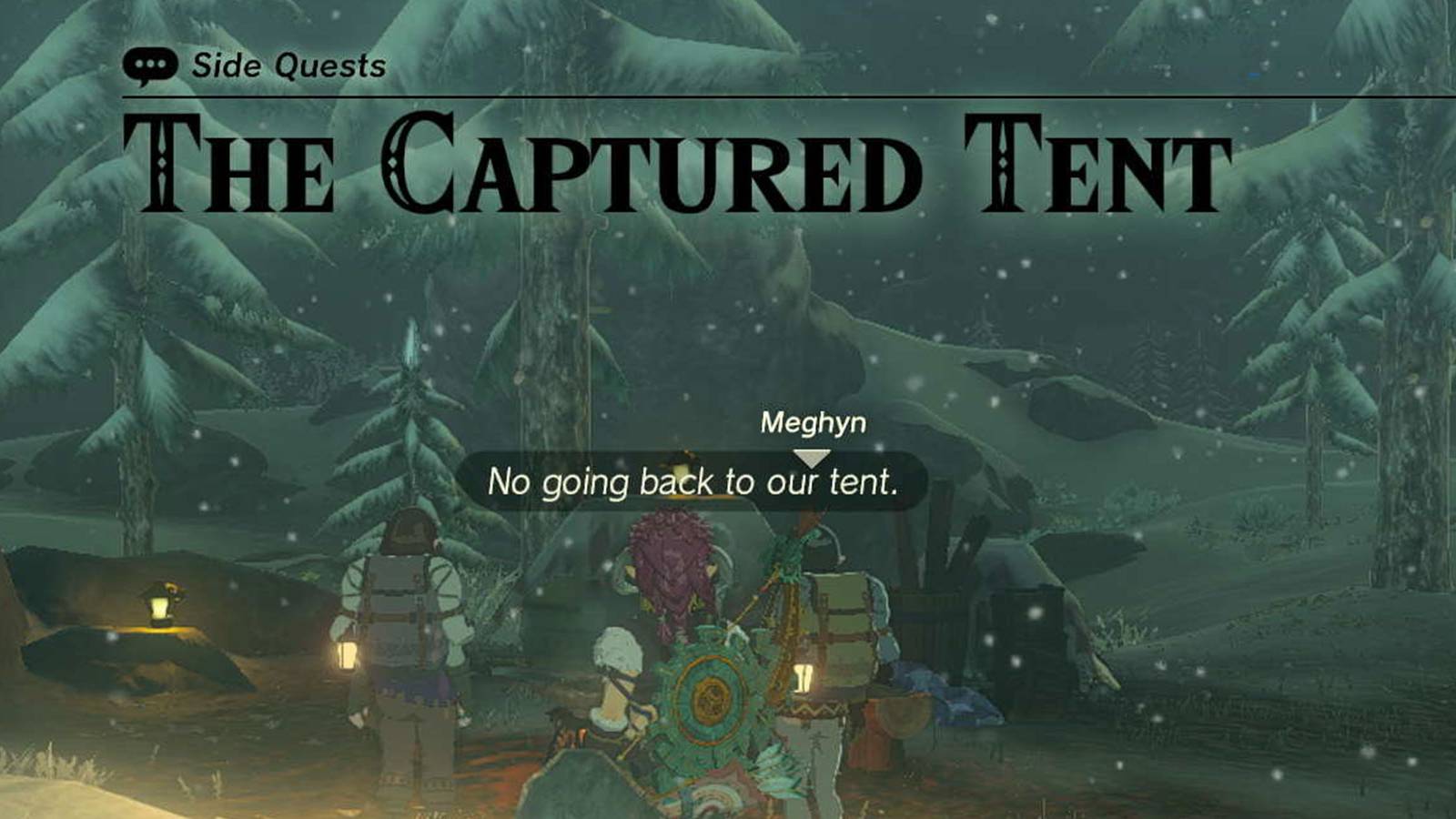Click the divider line under Side Quests
This screenshot has width=1456, height=819.
pyautogui.click(x=728, y=92)
